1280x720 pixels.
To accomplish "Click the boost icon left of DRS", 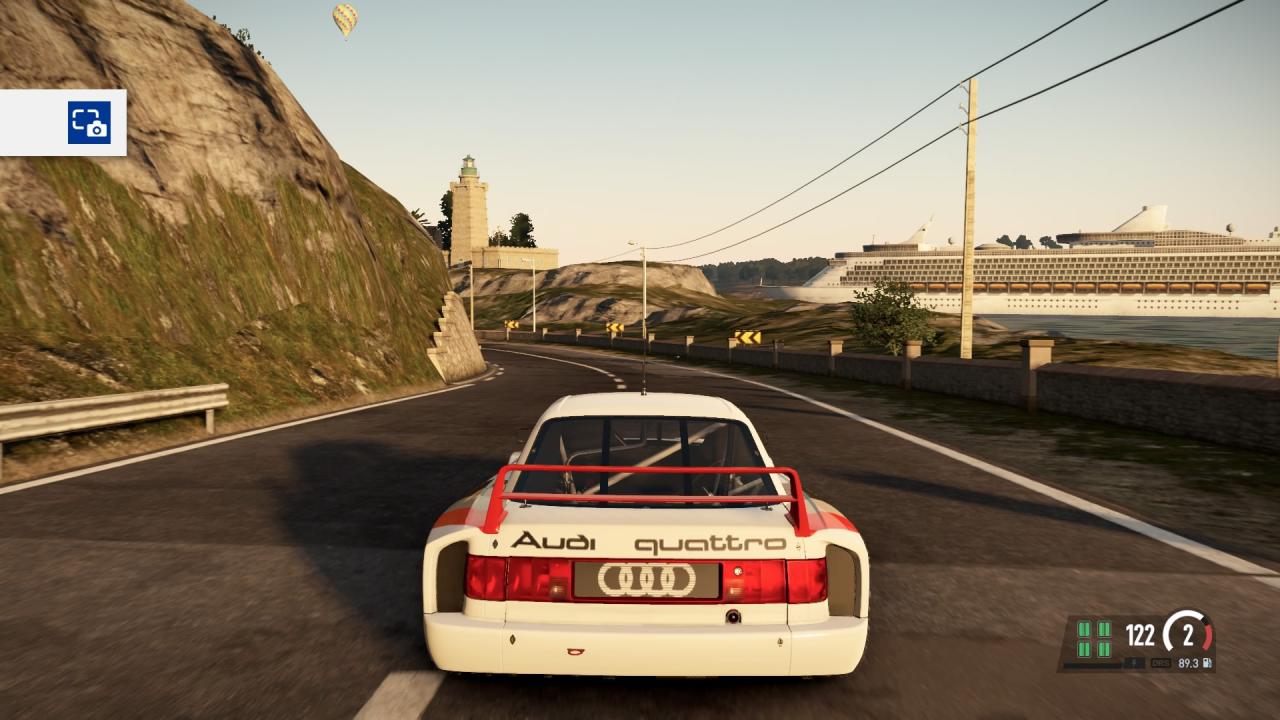I will tap(1135, 663).
